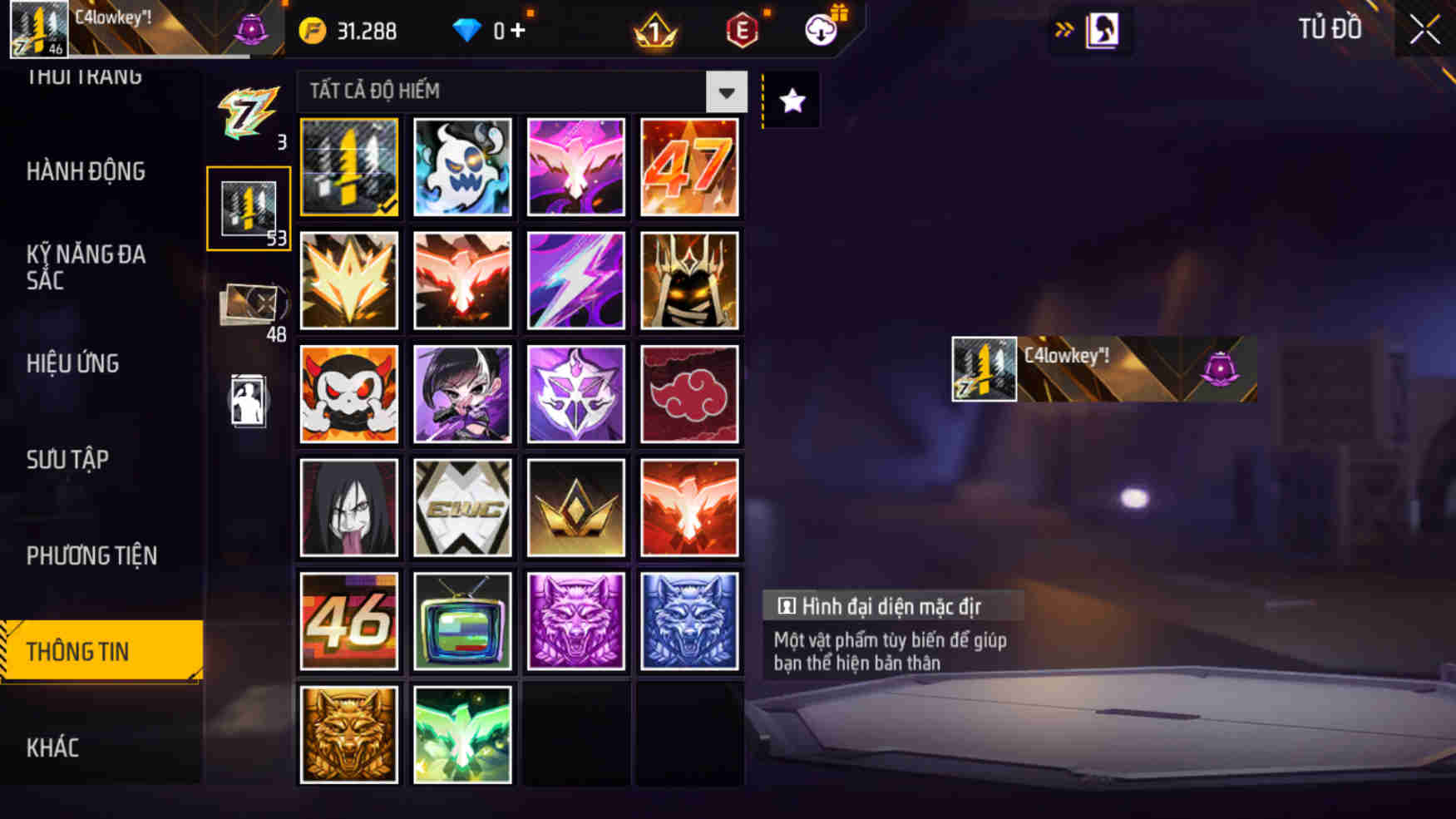
Task: Enable the EWC avatar
Action: tap(462, 507)
